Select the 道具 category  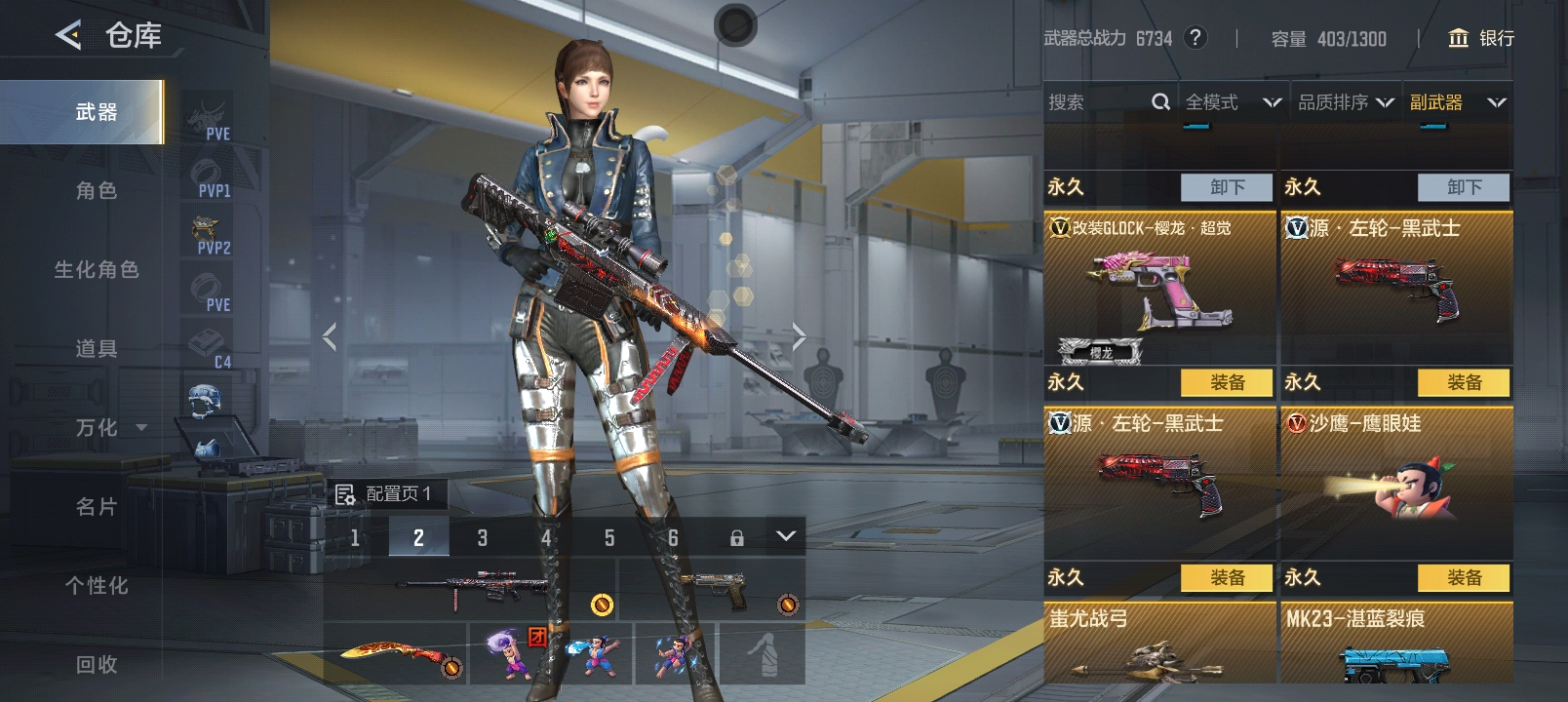coord(96,349)
